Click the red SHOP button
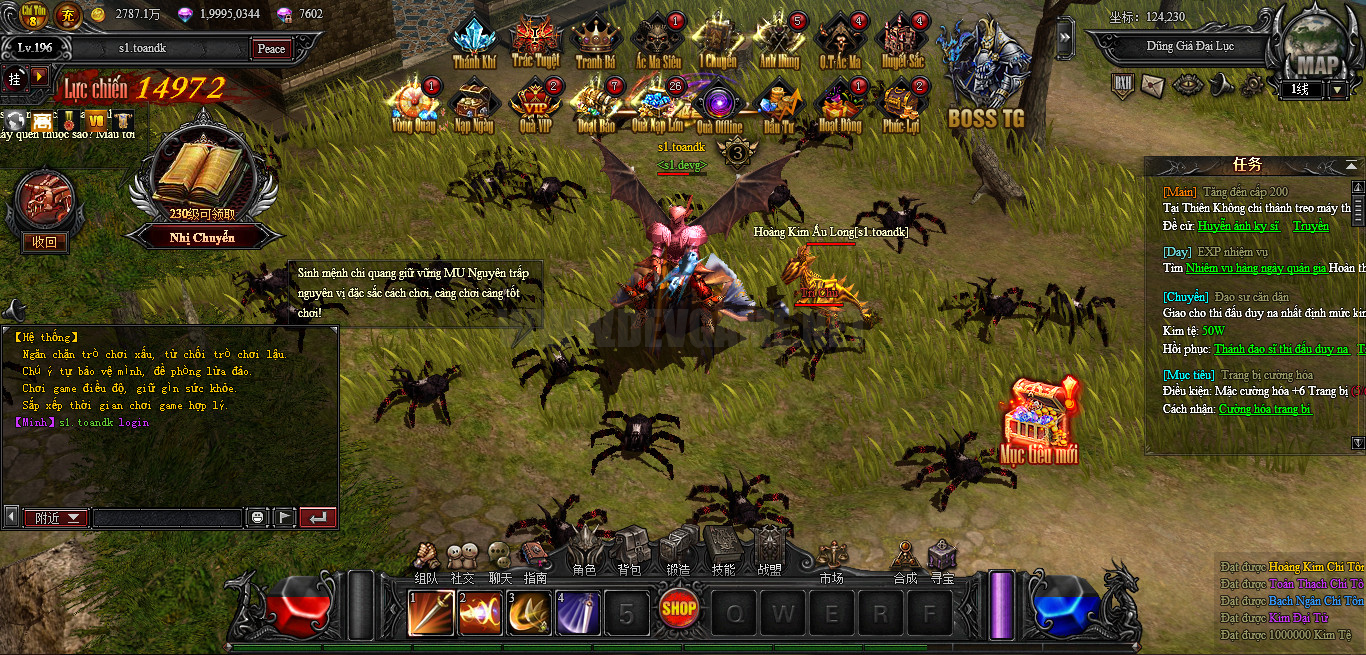 point(679,607)
